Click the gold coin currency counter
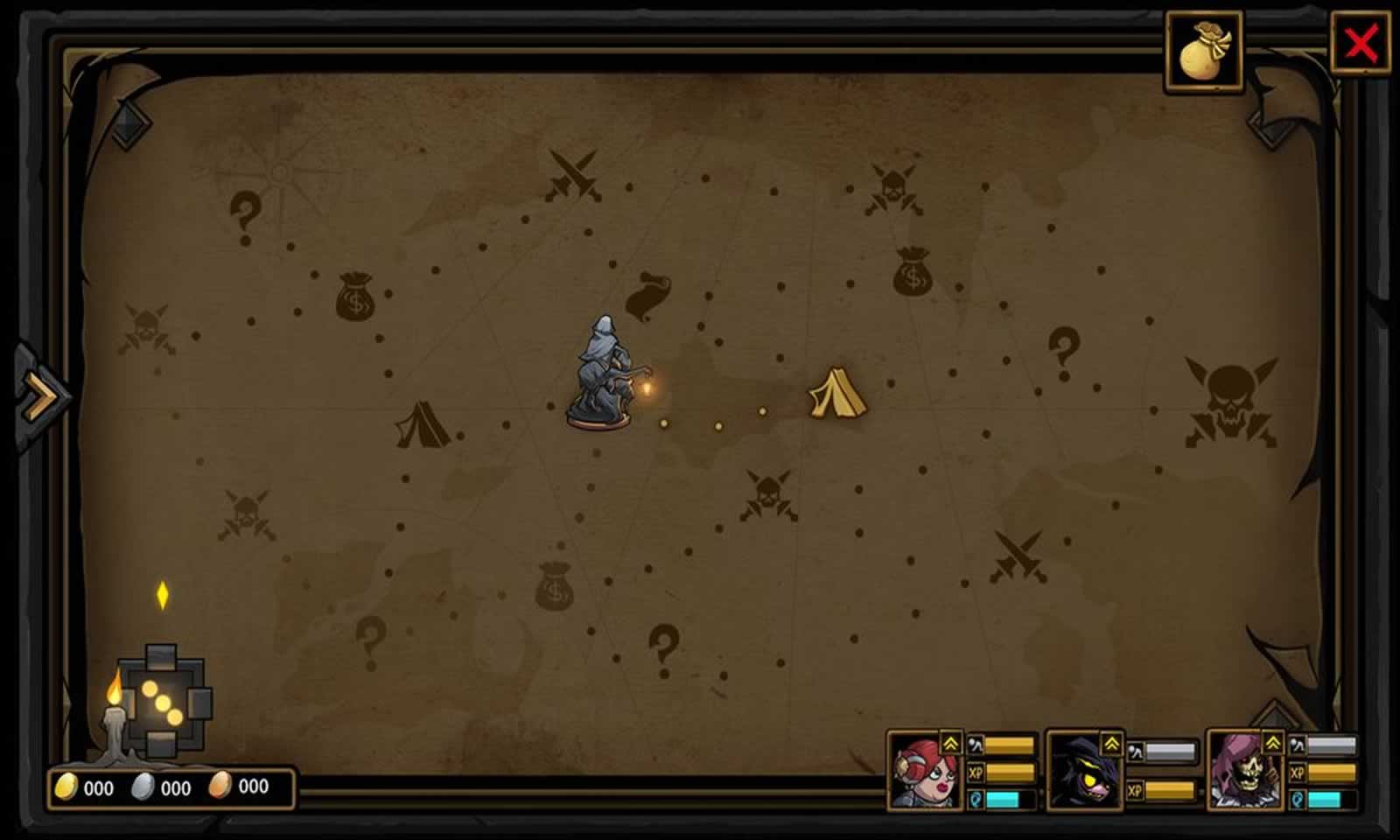The height and width of the screenshot is (840, 1400). 83,787
